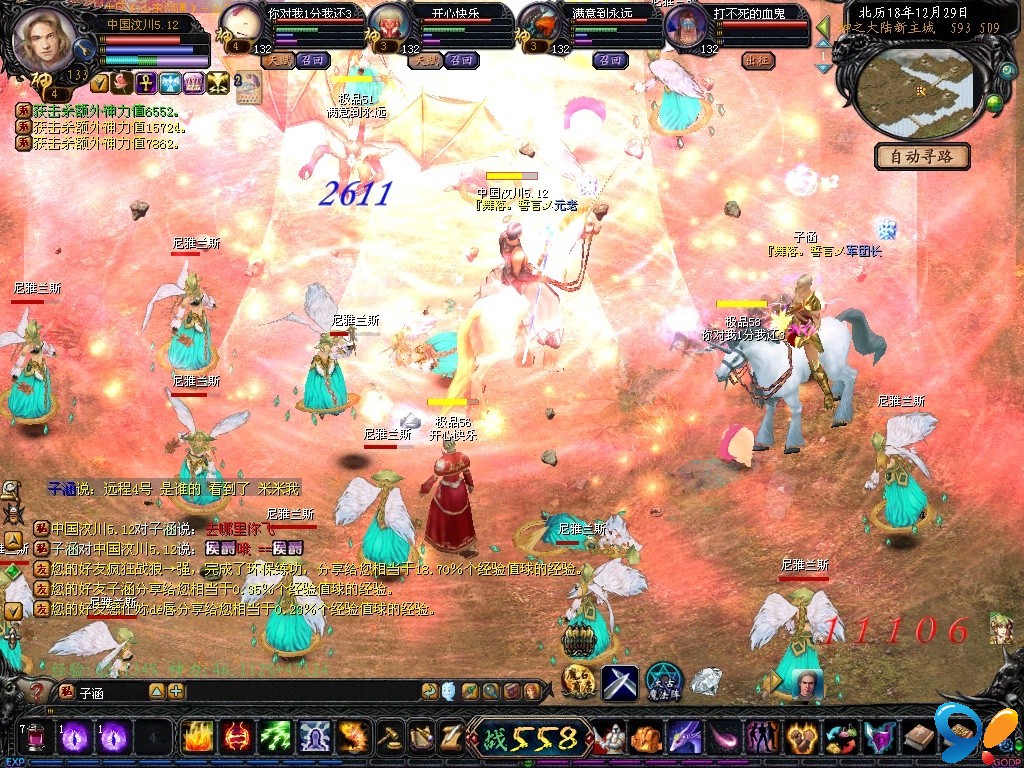Open the brown book icon on the bar

pos(919,738)
